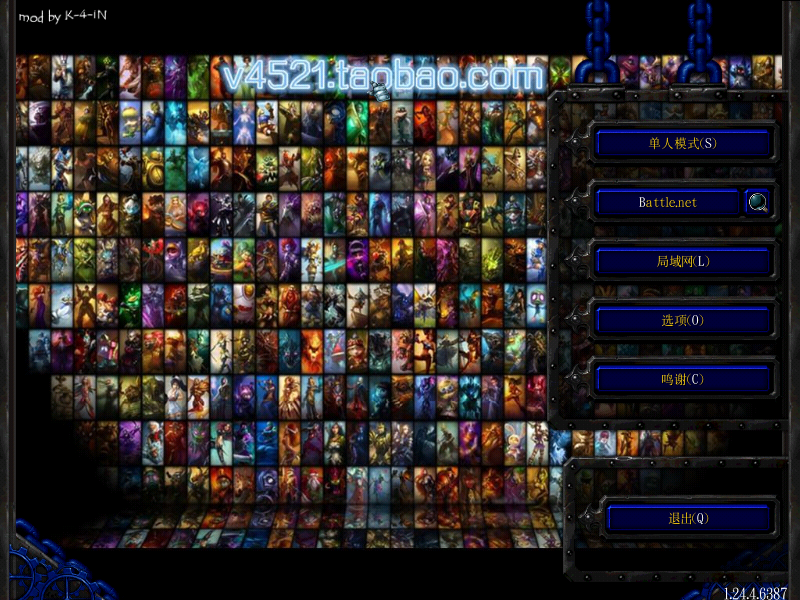Open the 选项(O) options menu
This screenshot has width=800, height=600.
(x=683, y=321)
